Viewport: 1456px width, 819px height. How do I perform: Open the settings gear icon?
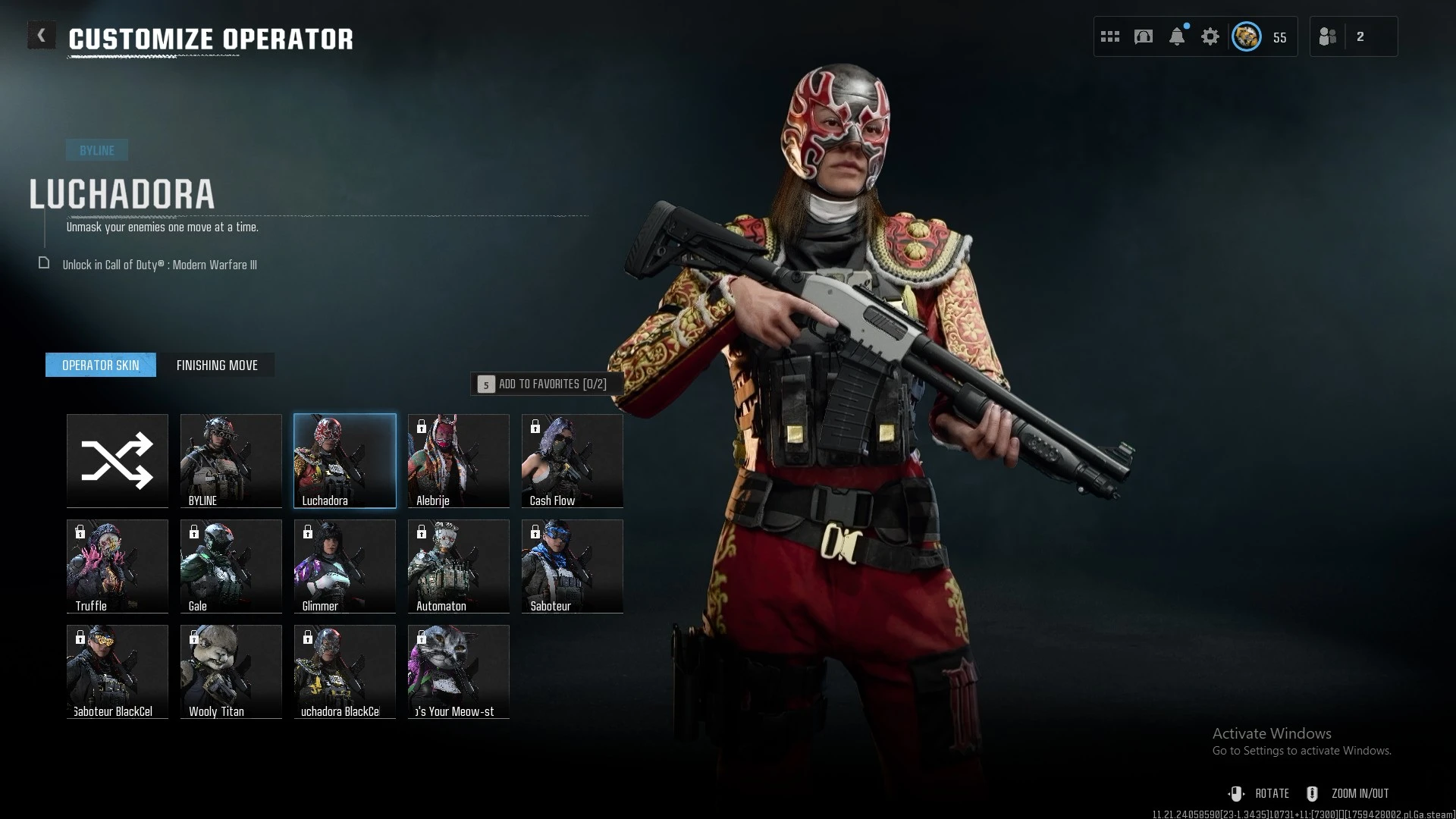[x=1210, y=36]
